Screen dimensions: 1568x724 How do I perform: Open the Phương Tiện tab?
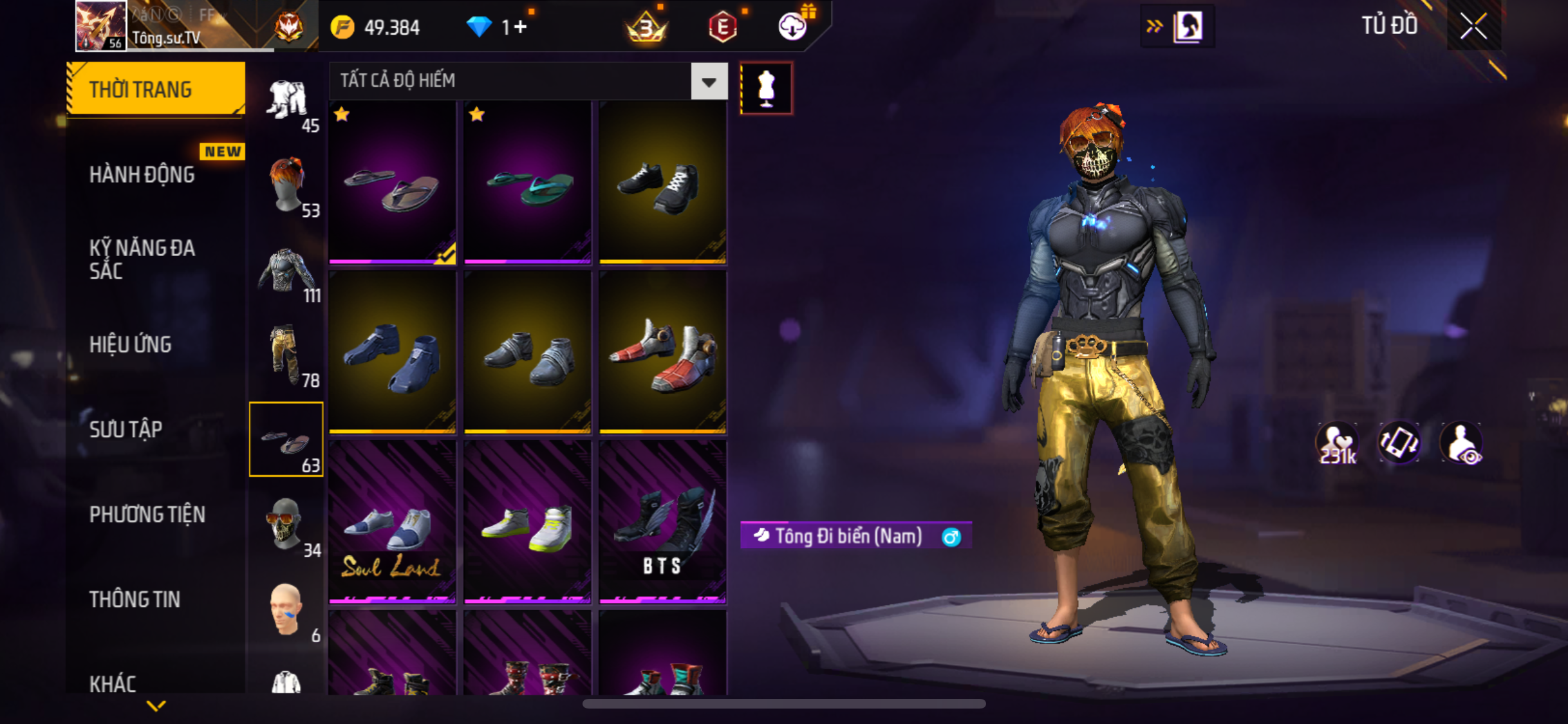(147, 514)
